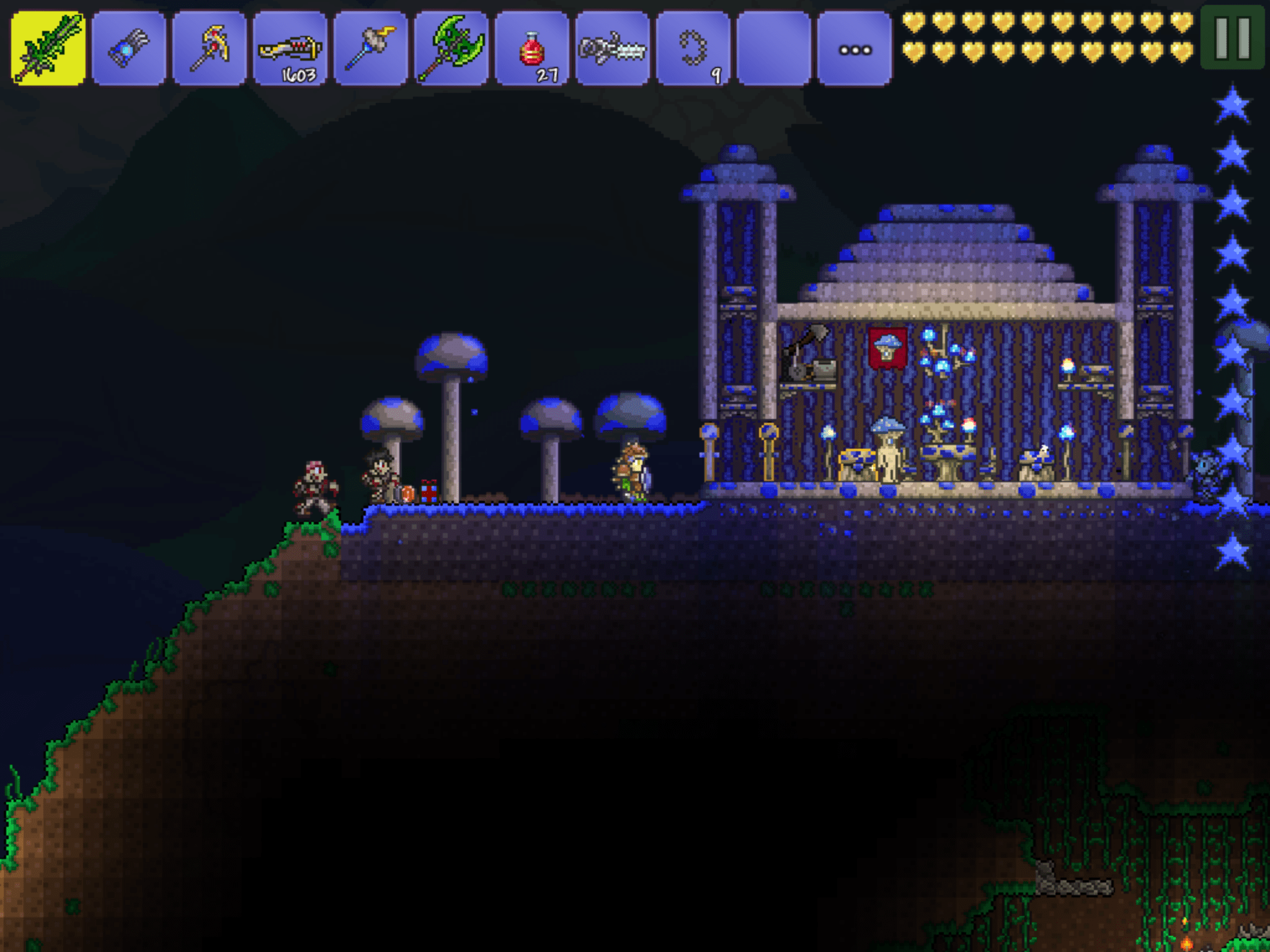Image resolution: width=1270 pixels, height=952 pixels.
Task: Select the Megashark gun showing 1603 ammo
Action: pyautogui.click(x=291, y=45)
